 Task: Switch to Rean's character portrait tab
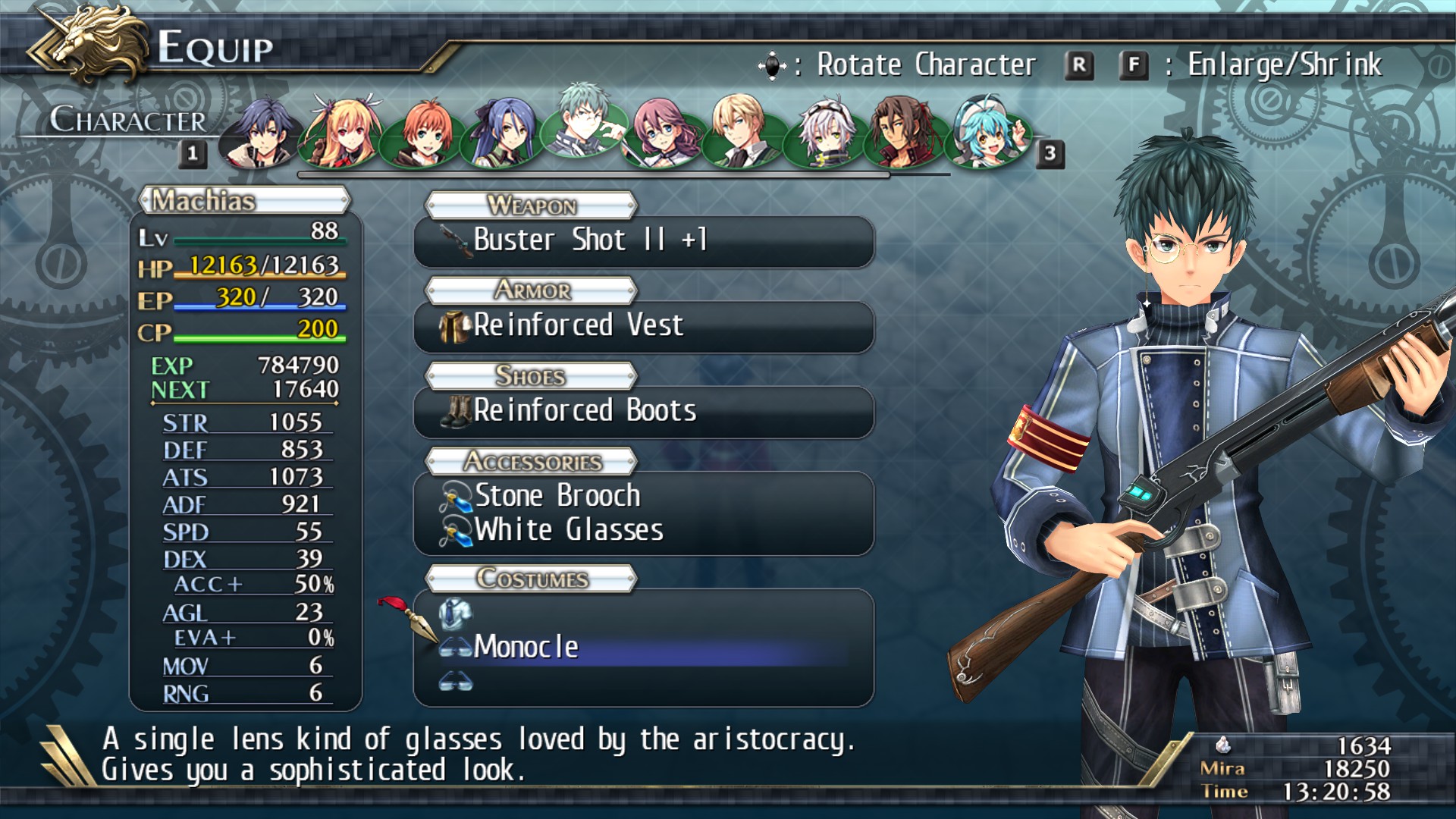point(260,133)
